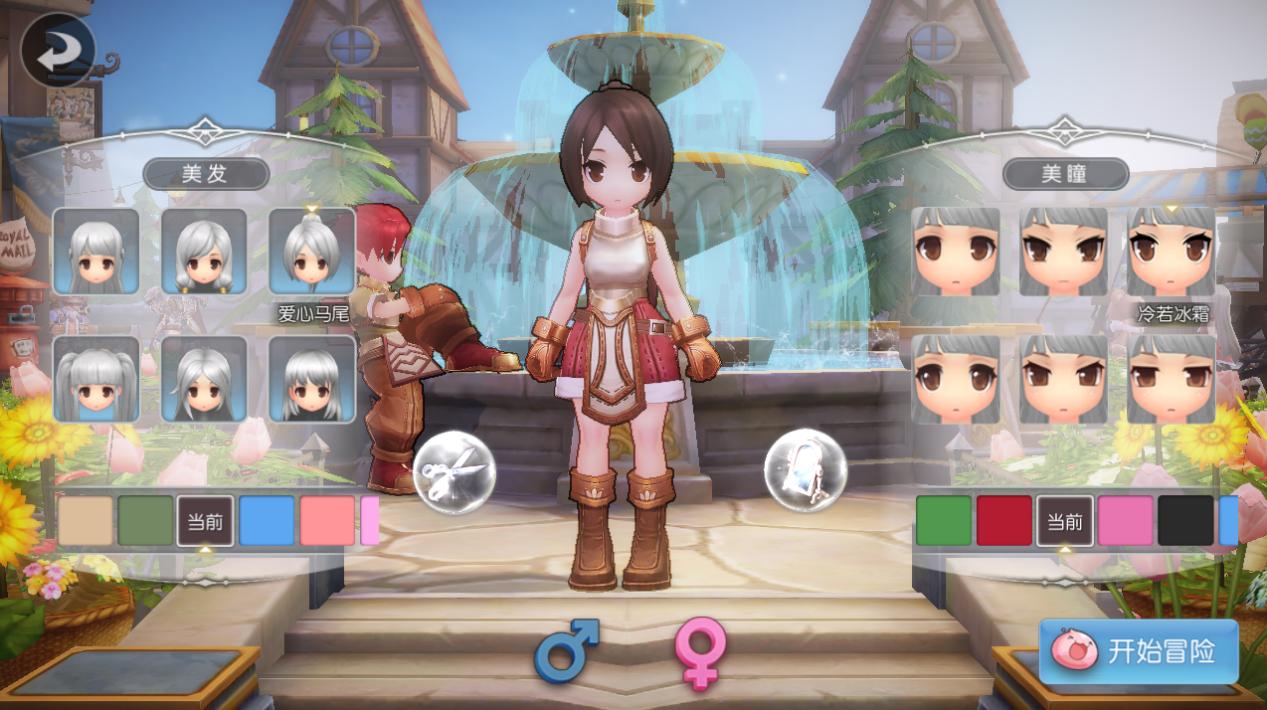The width and height of the screenshot is (1267, 710).
Task: Pick the olive green hair color swatch
Action: click(x=146, y=521)
